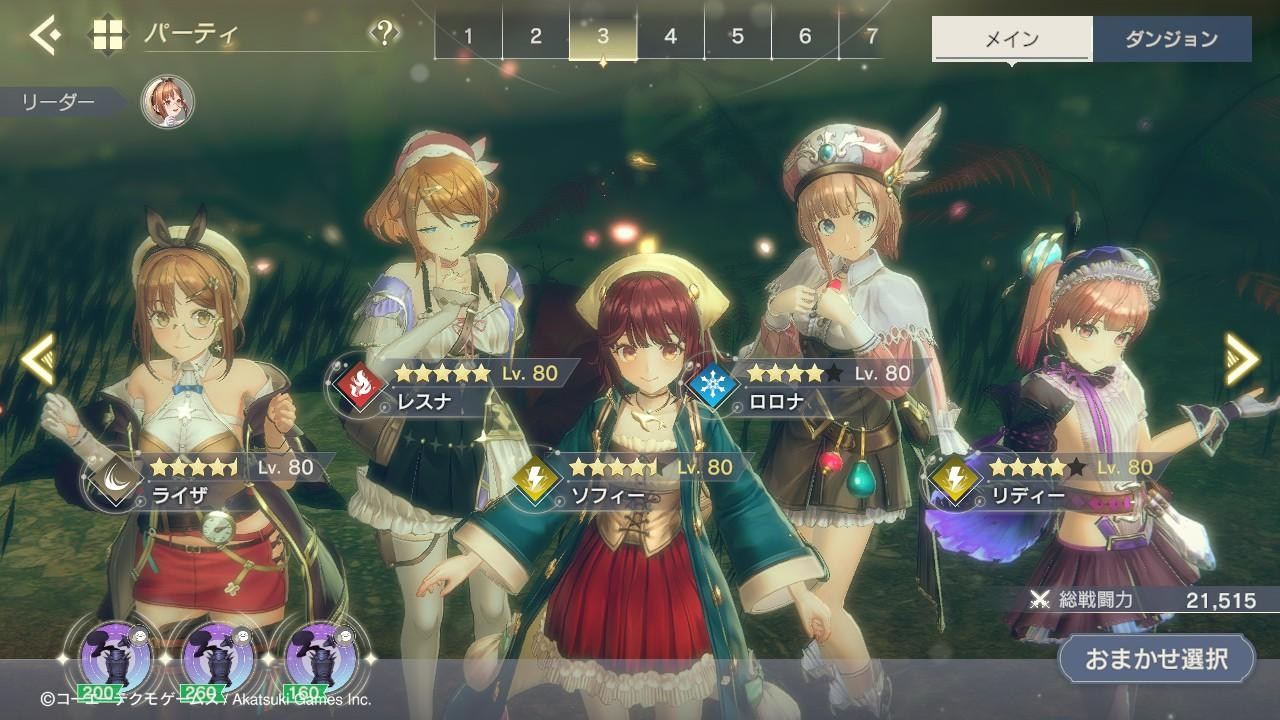Image resolution: width=1280 pixels, height=720 pixels.
Task: Show the next party with right arrow
Action: coord(1242,358)
